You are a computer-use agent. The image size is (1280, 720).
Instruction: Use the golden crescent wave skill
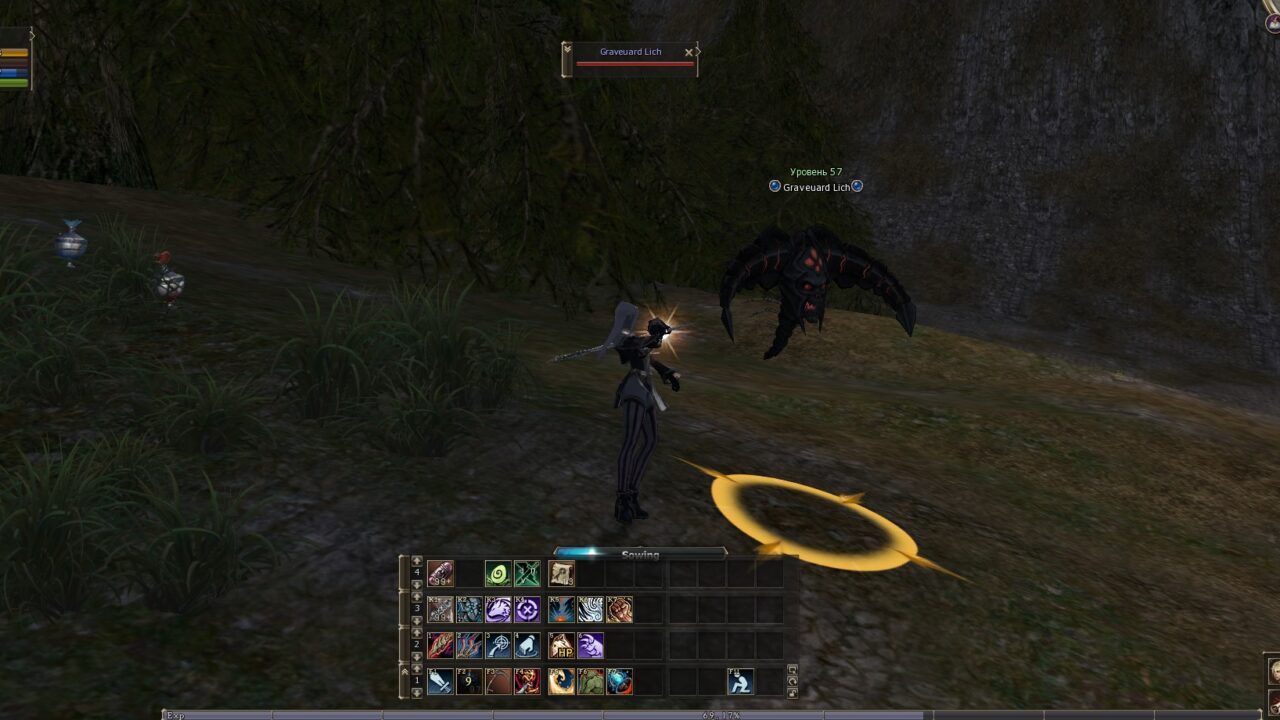pyautogui.click(x=561, y=682)
